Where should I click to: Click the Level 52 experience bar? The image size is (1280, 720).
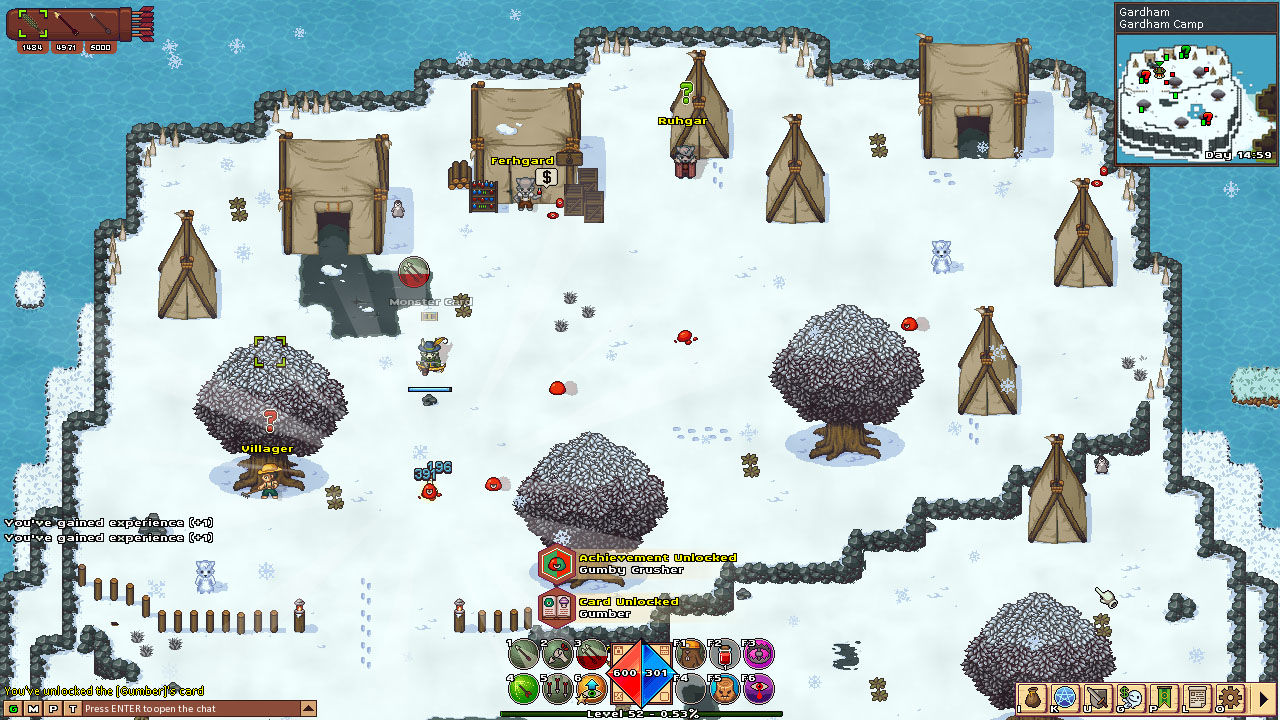(640, 714)
